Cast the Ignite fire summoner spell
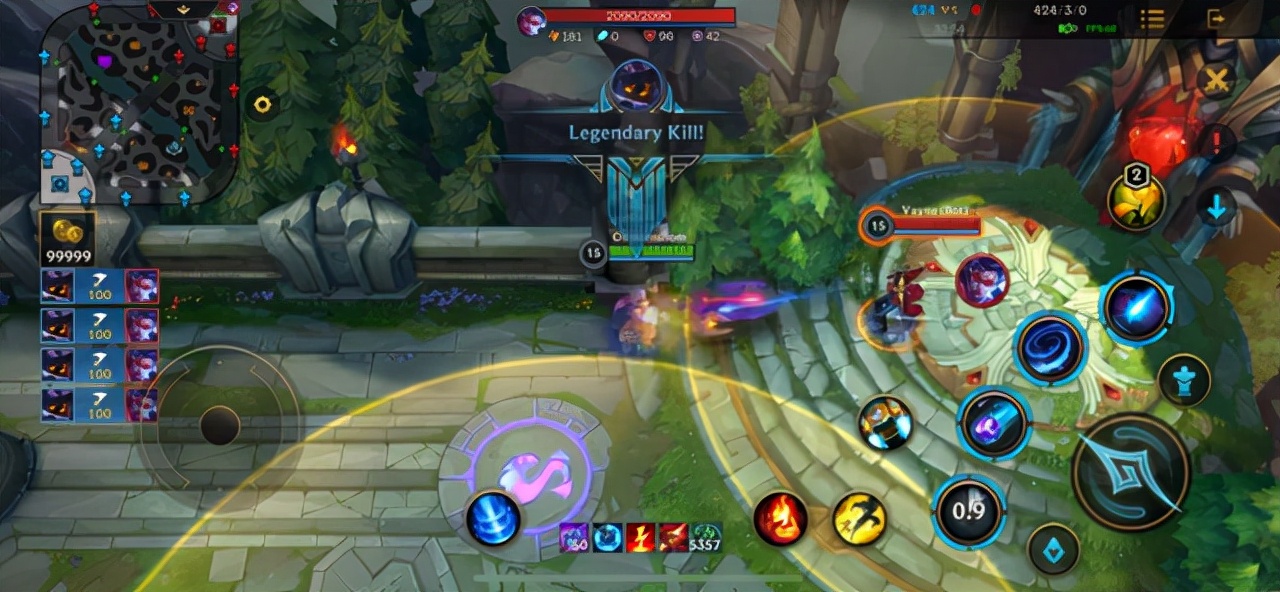Screen dimensions: 1280x592 (780, 519)
